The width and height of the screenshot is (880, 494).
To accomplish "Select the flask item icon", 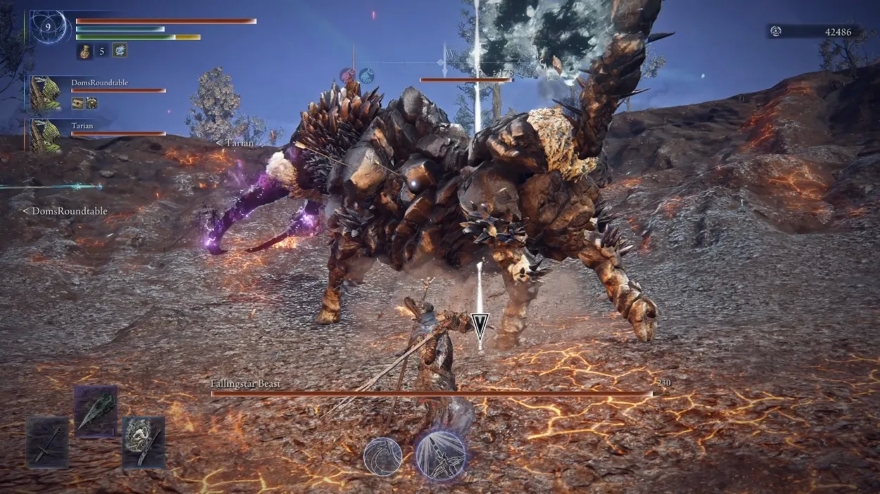I will pyautogui.click(x=84, y=50).
